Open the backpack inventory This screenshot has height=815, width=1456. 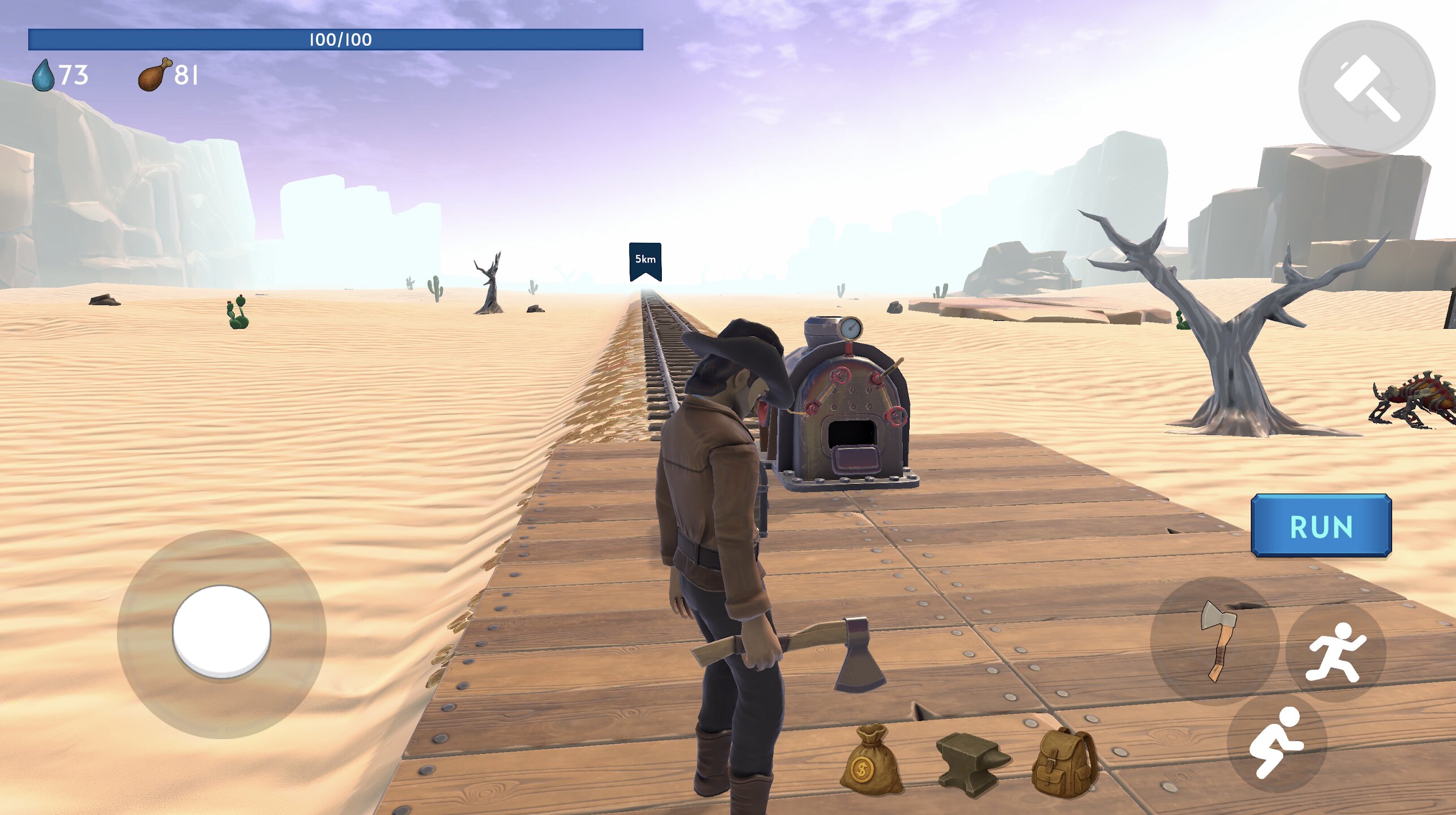click(x=1064, y=762)
